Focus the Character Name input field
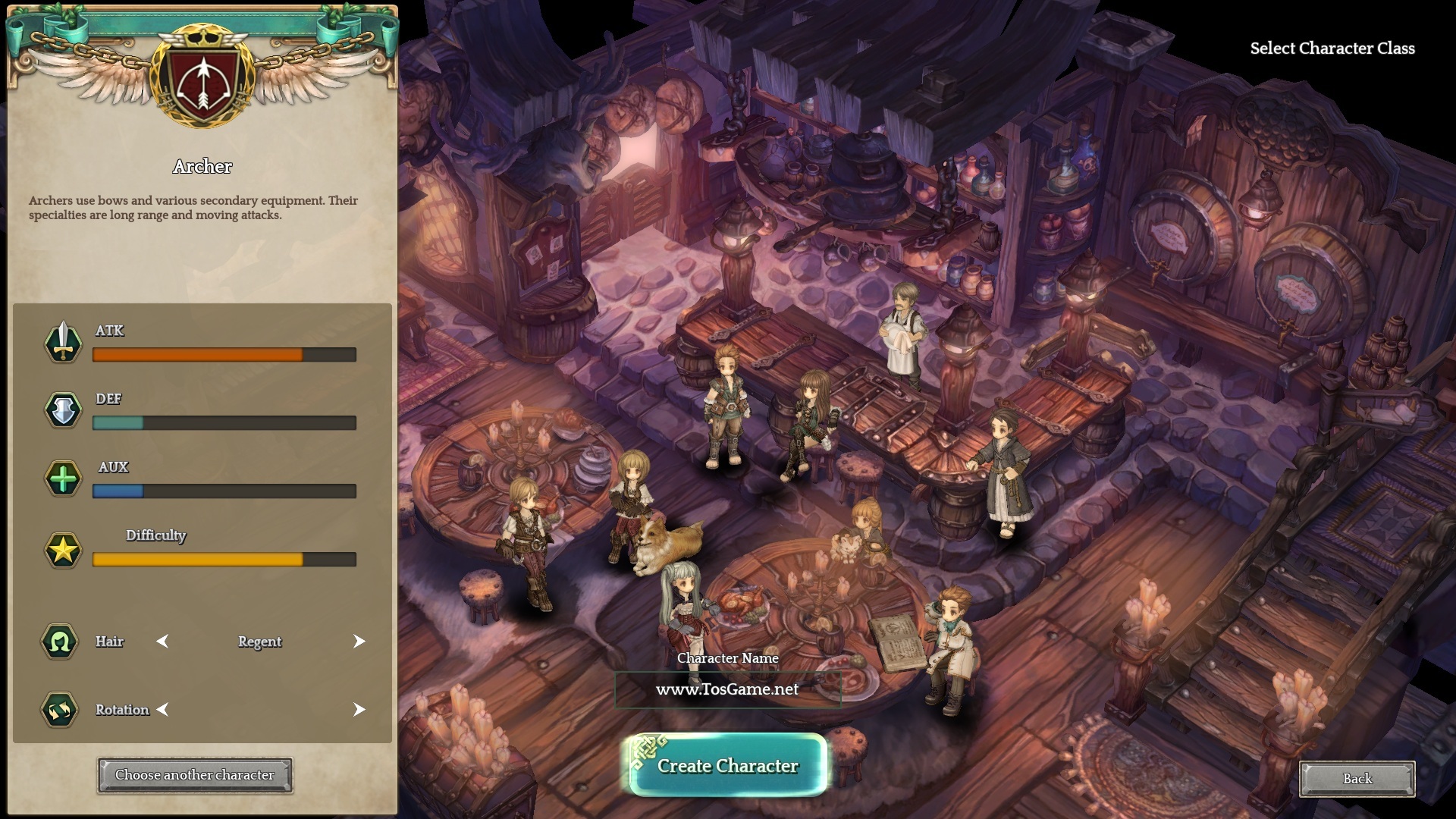Image resolution: width=1456 pixels, height=819 pixels. [x=726, y=689]
